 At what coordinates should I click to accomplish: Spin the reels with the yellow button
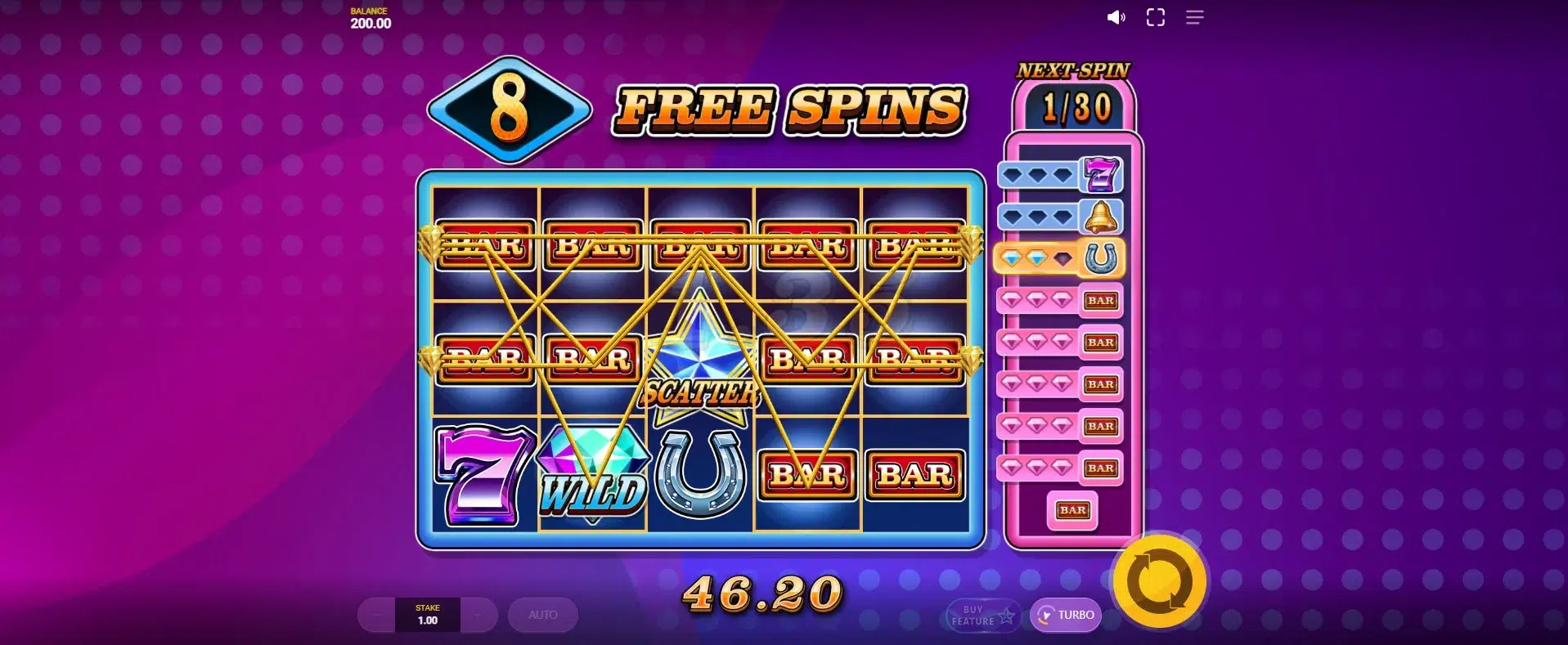tap(1159, 581)
